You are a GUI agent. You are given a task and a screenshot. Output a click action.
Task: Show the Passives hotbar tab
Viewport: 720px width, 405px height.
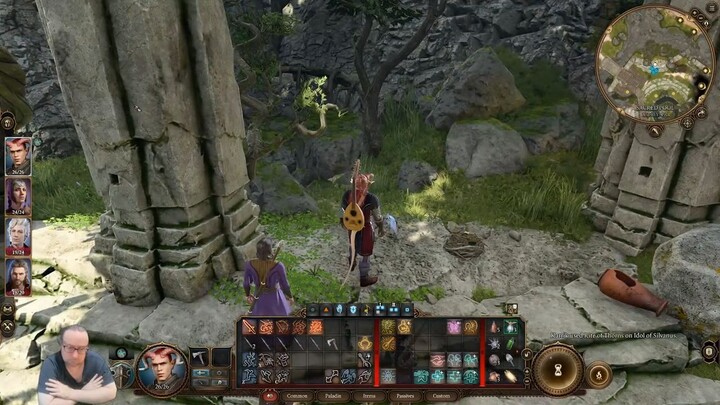click(404, 395)
